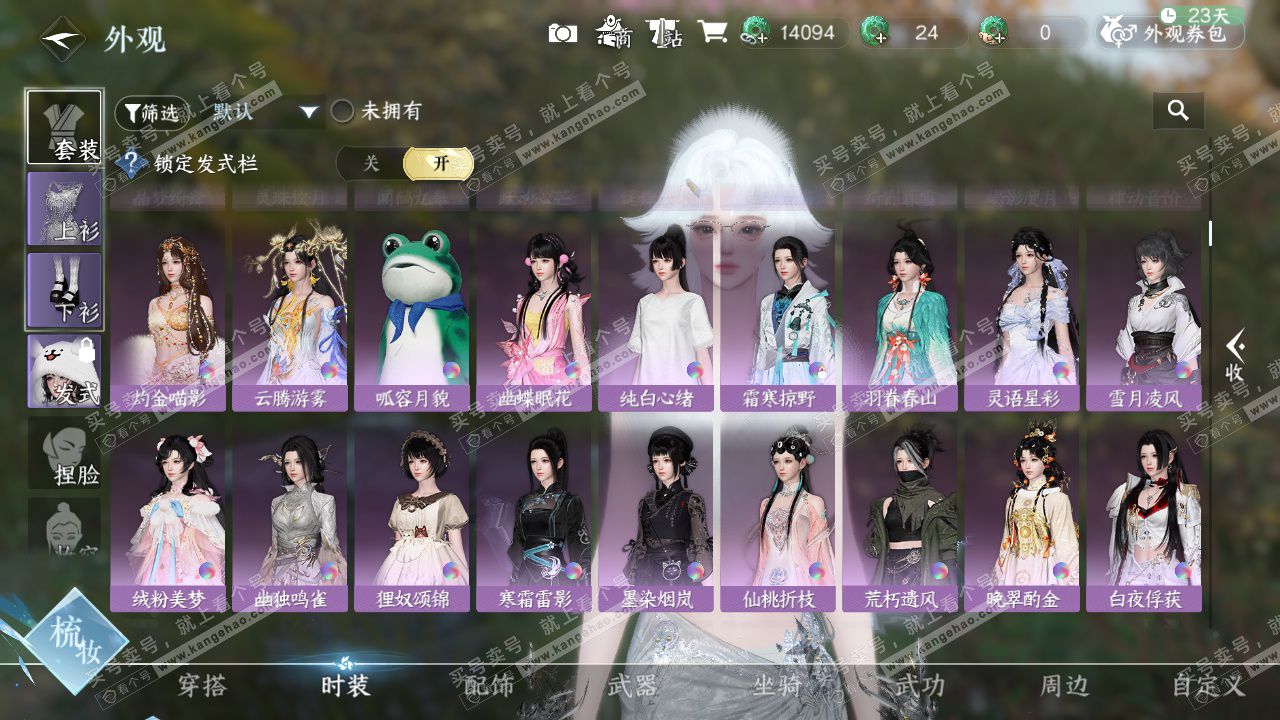The image size is (1280, 720).
Task: Open the 坐骑 mounts tab
Action: [x=777, y=686]
